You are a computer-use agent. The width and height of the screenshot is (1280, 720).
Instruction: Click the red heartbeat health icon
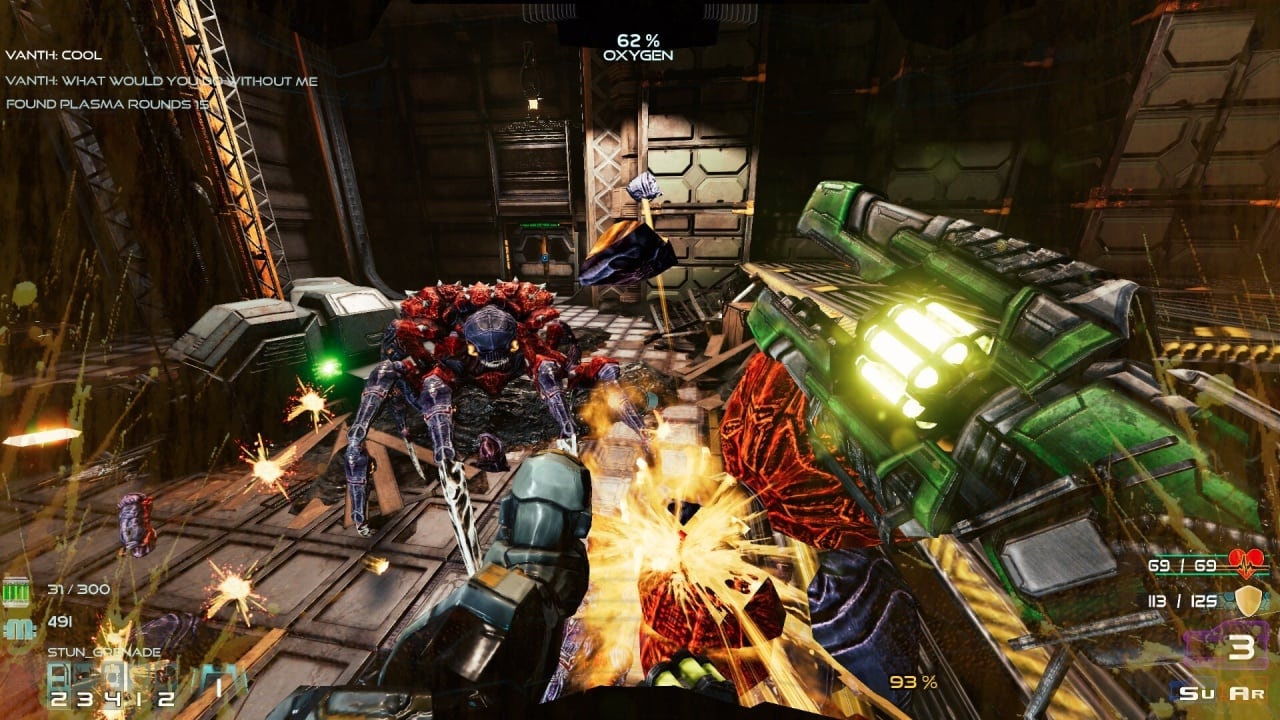[1247, 565]
